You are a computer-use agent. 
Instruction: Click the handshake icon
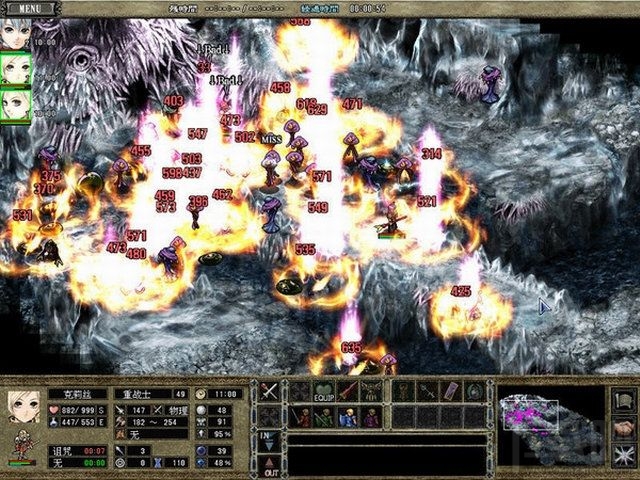click(623, 427)
